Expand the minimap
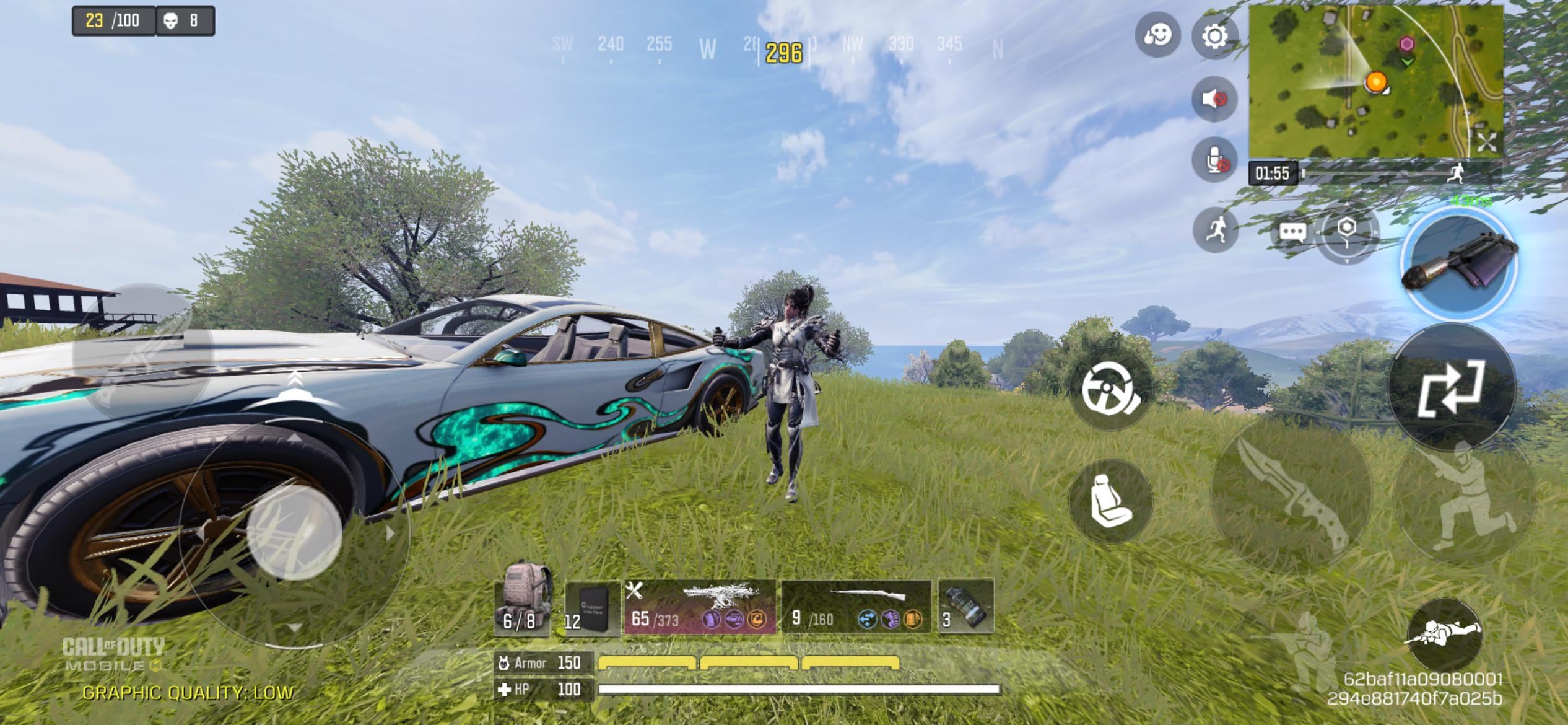 pos(1486,141)
